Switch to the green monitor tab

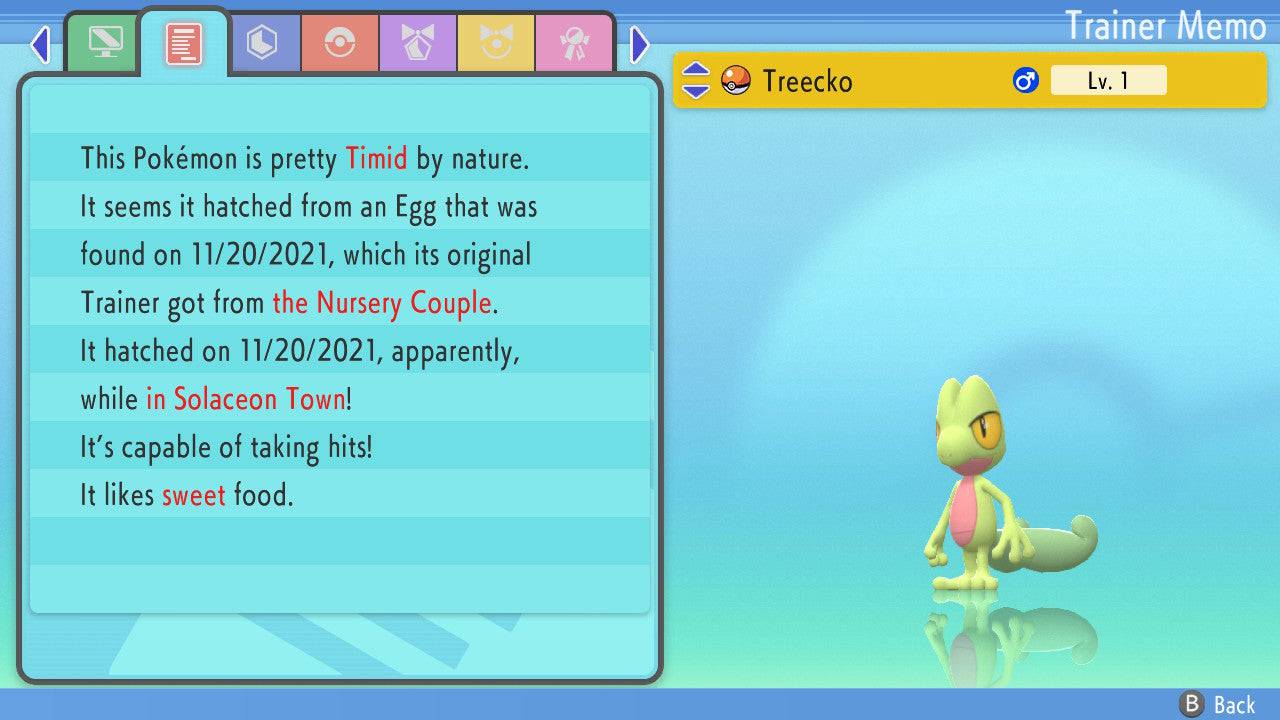point(104,43)
